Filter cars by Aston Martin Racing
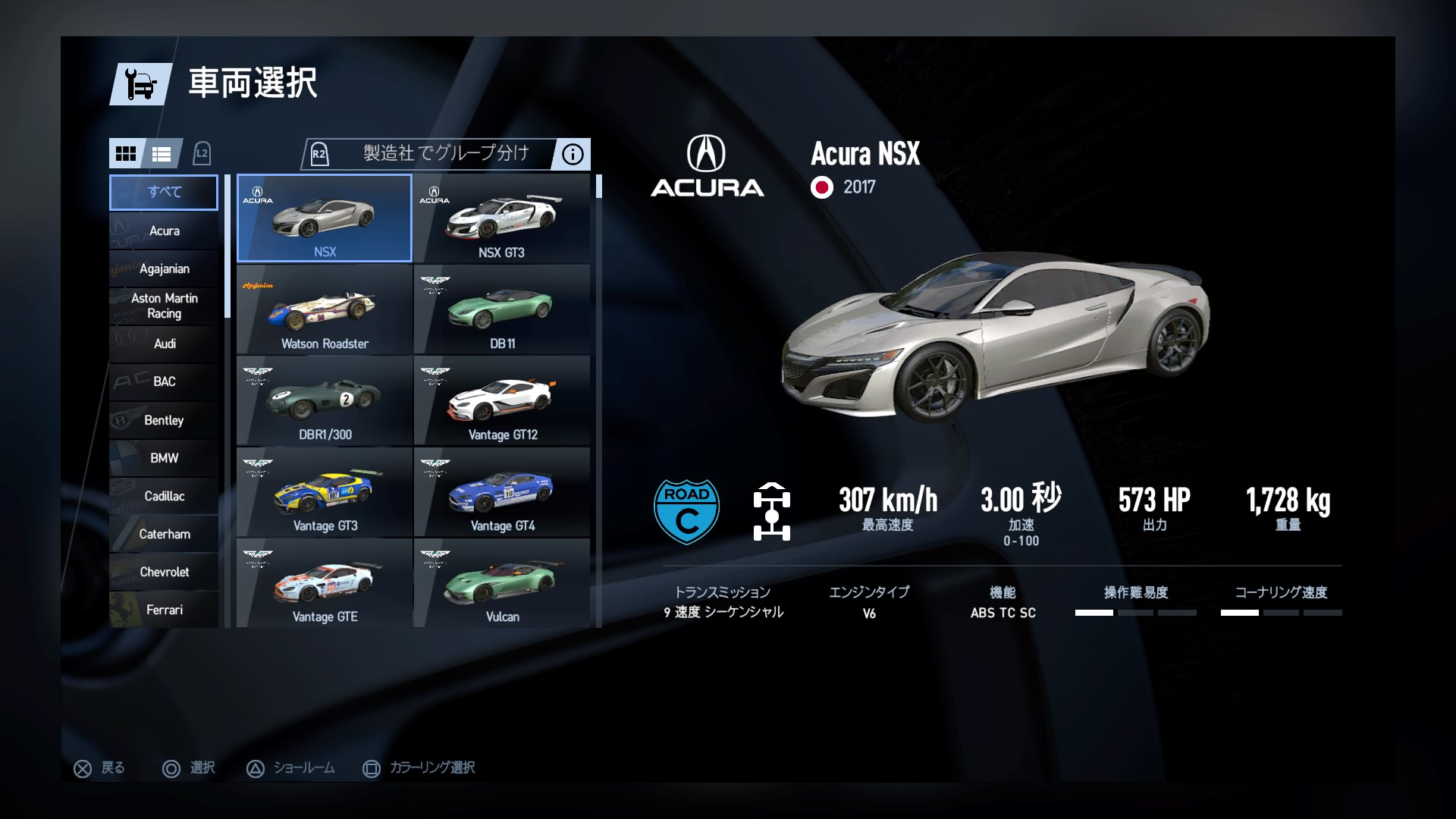The height and width of the screenshot is (819, 1456). click(x=164, y=306)
